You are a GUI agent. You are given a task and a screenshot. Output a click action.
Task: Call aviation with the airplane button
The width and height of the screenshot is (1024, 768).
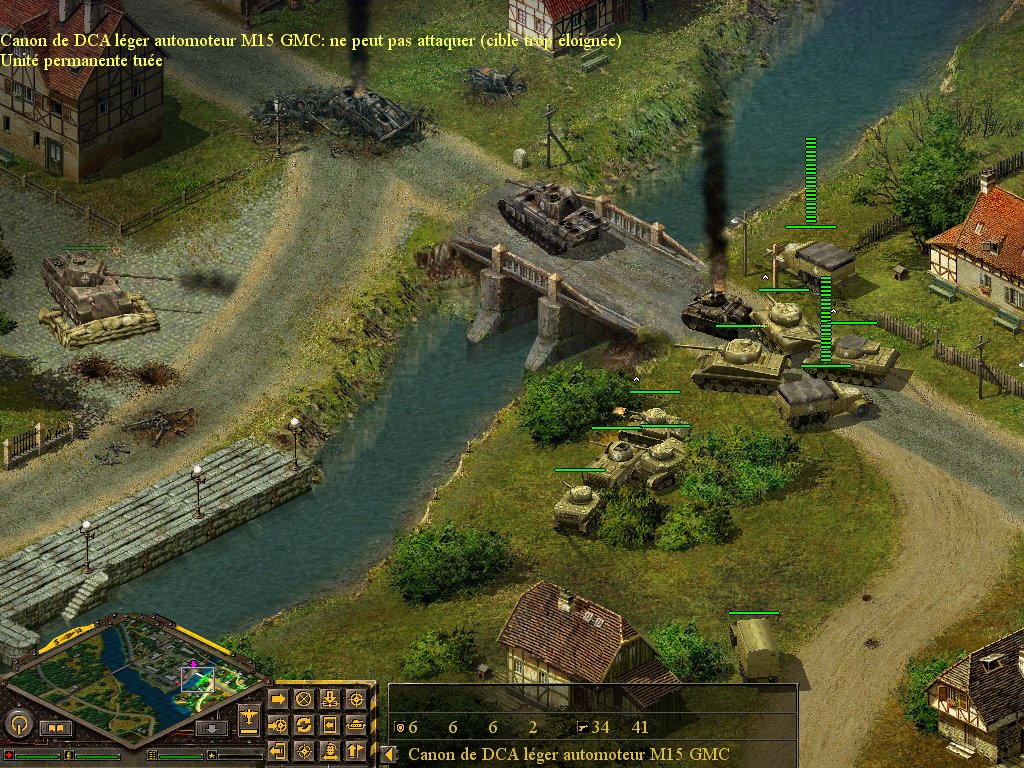click(249, 716)
